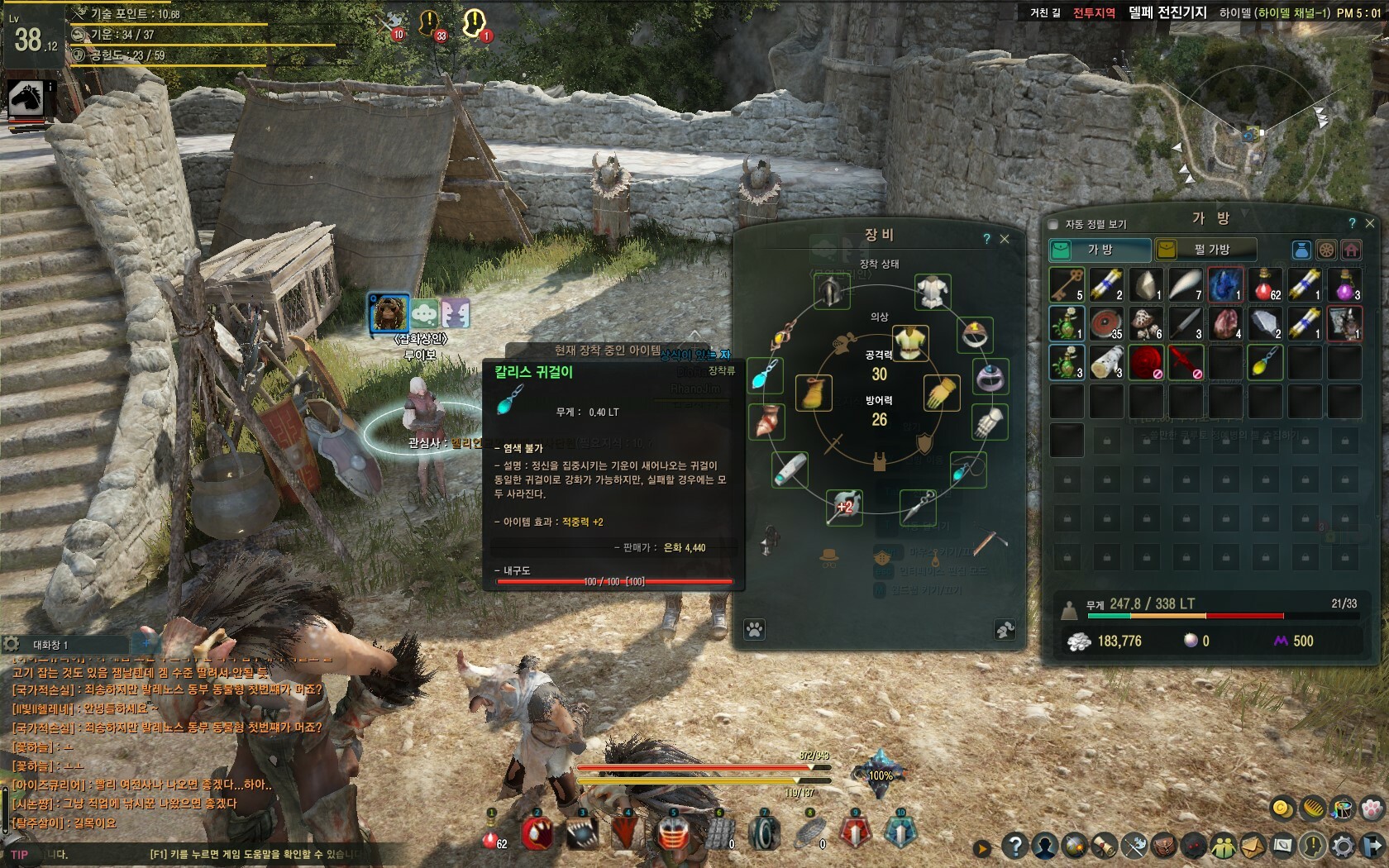This screenshot has width=1389, height=868.
Task: Click the horse mount icon
Action: pyautogui.click(x=26, y=99)
